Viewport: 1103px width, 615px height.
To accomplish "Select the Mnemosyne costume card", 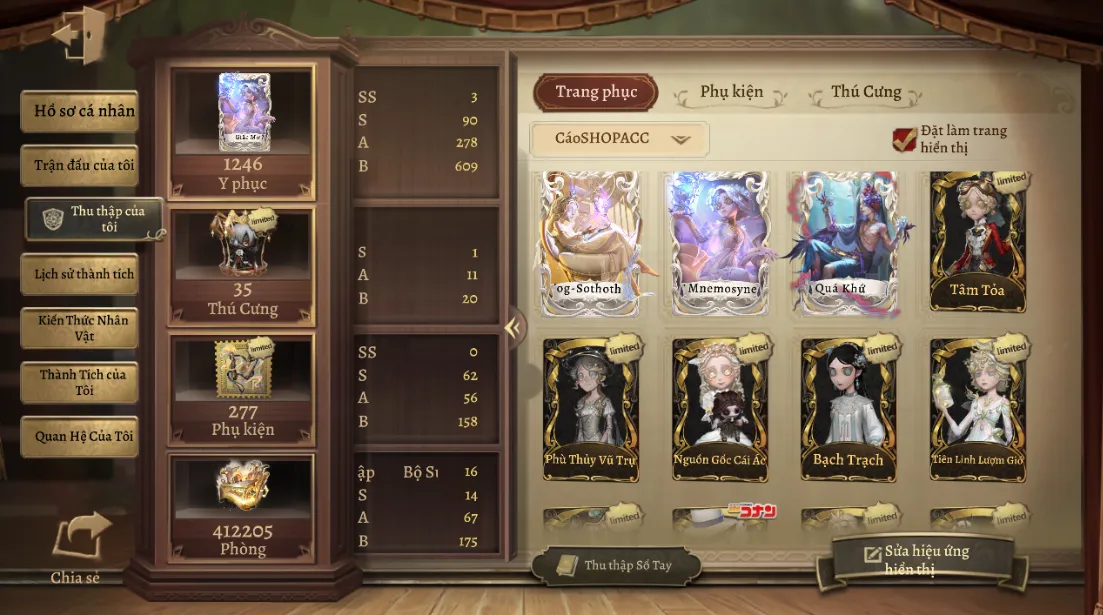I will point(719,244).
